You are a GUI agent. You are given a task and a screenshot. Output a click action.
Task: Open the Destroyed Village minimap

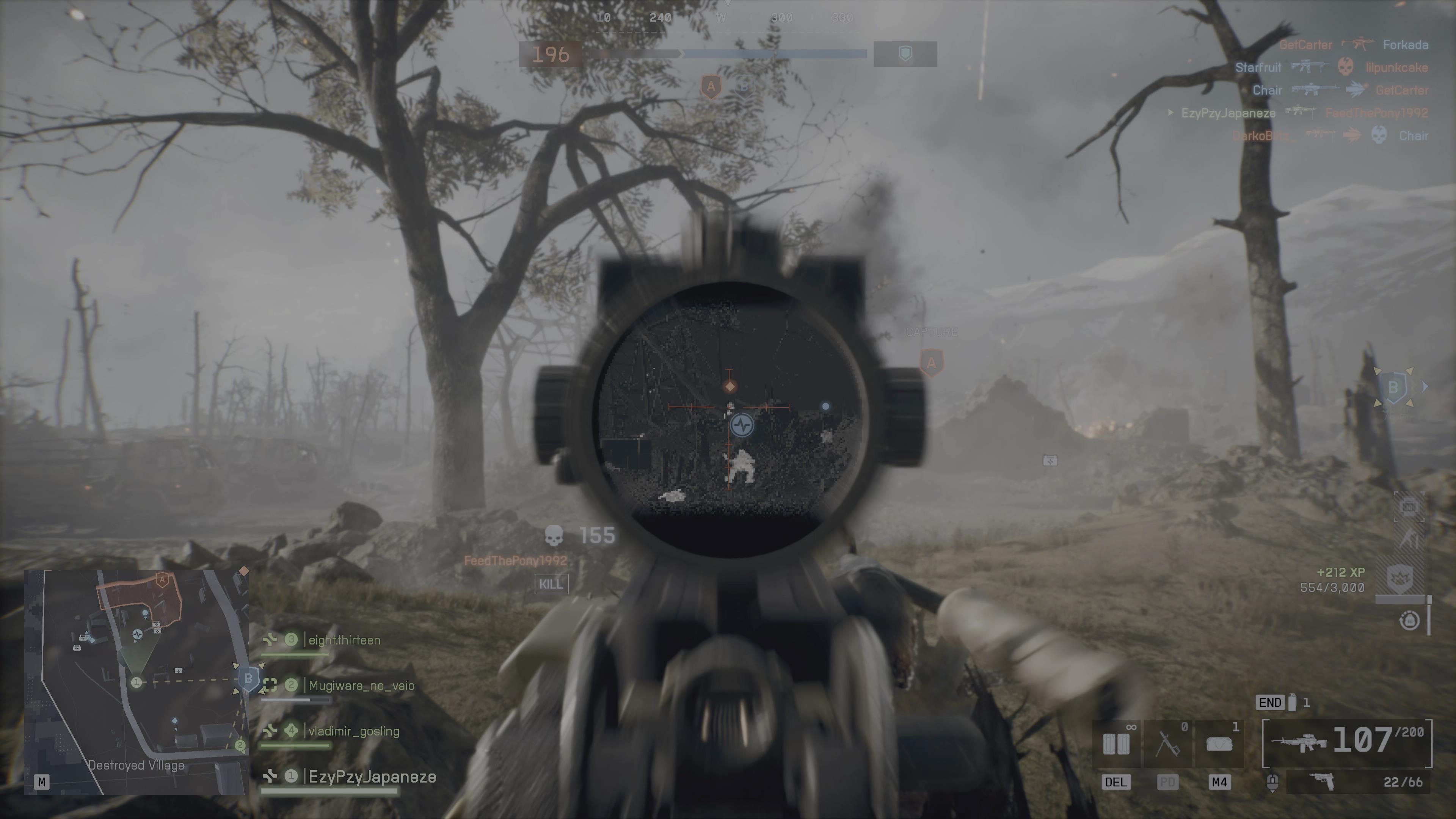(136, 682)
